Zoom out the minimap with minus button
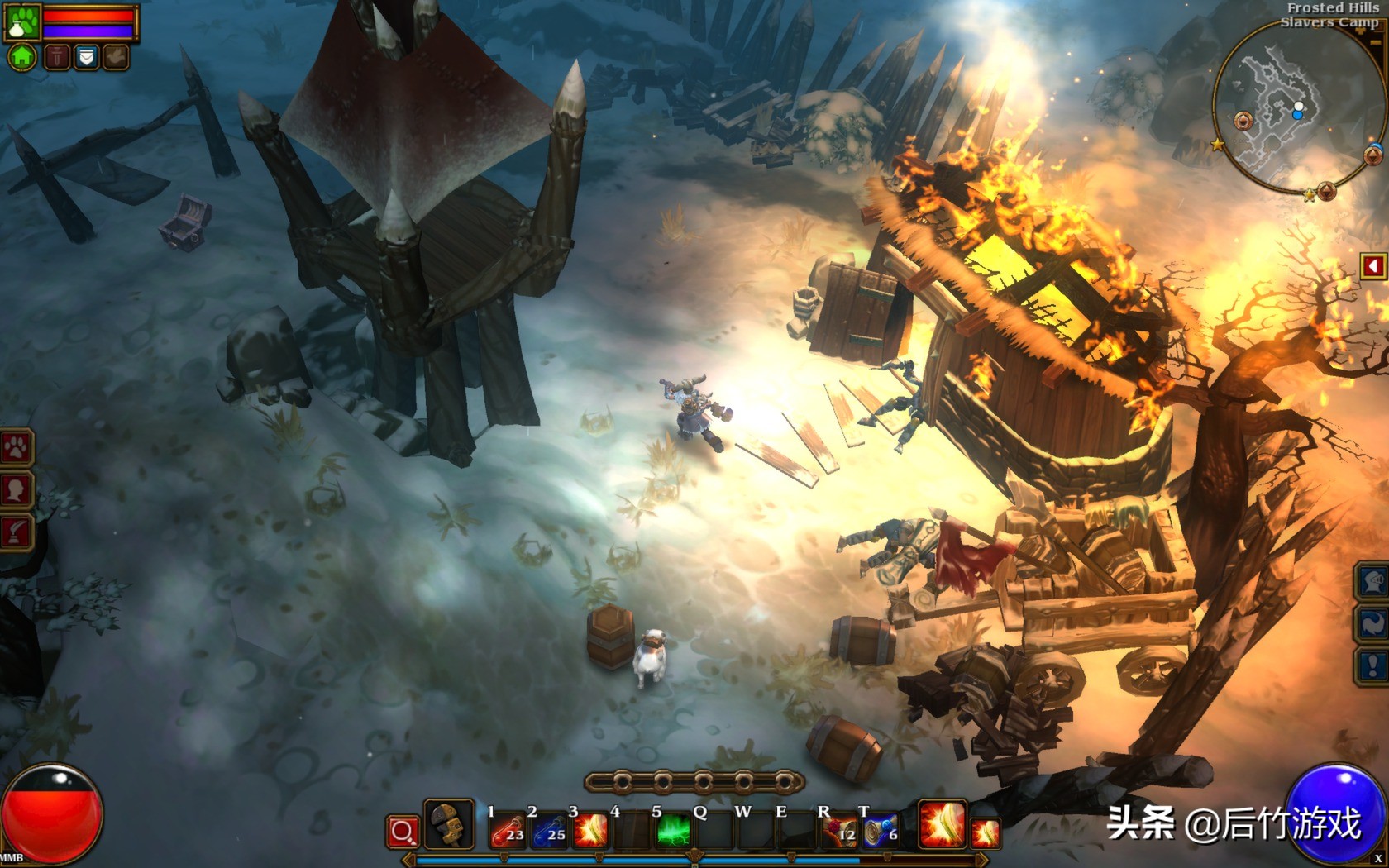The image size is (1389, 868). point(1326,193)
